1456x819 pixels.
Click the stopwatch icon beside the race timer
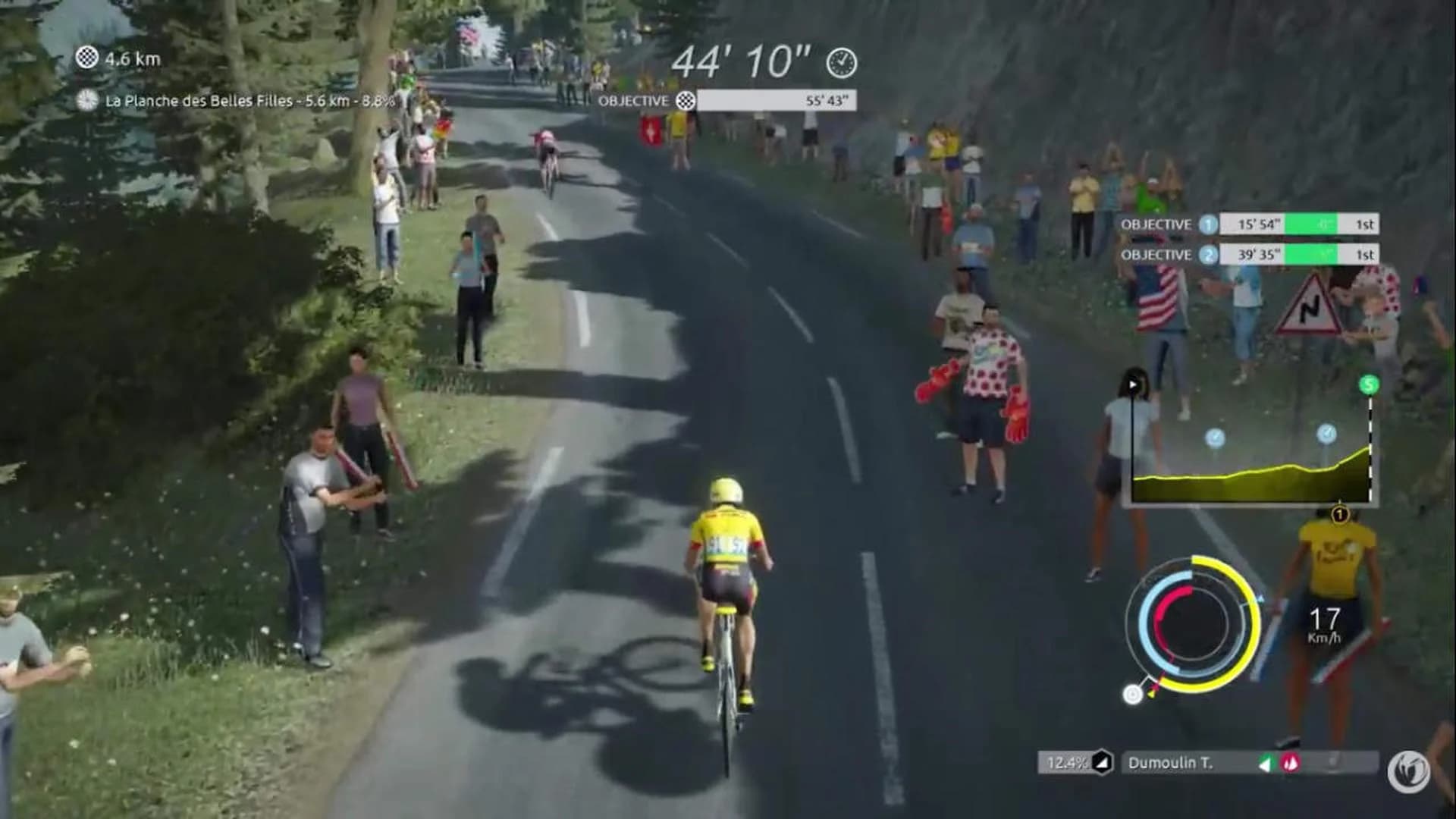tap(839, 65)
